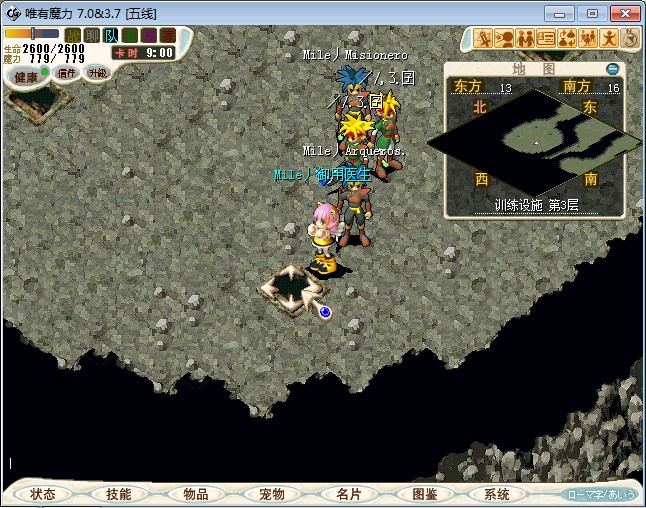
Task: Open the 信件 mail button
Action: click(x=67, y=73)
